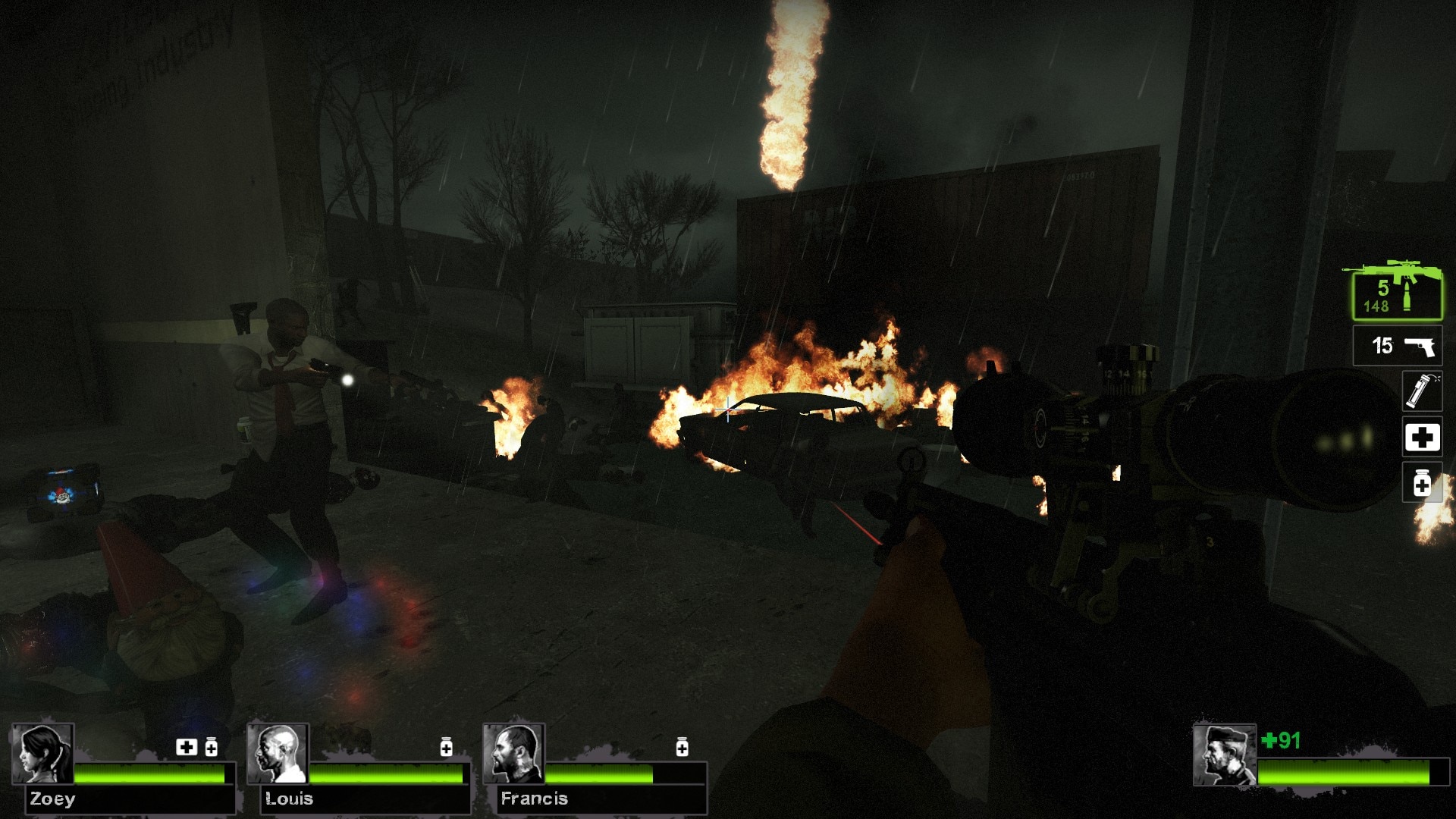Click Louis's teammate portrait
Image resolution: width=1456 pixels, height=819 pixels.
pos(278,754)
